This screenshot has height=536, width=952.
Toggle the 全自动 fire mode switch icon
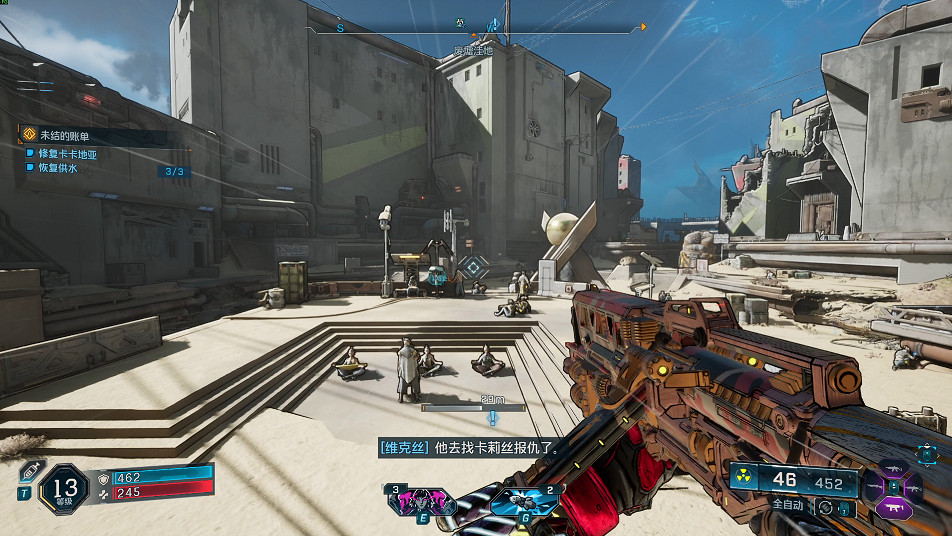[825, 507]
